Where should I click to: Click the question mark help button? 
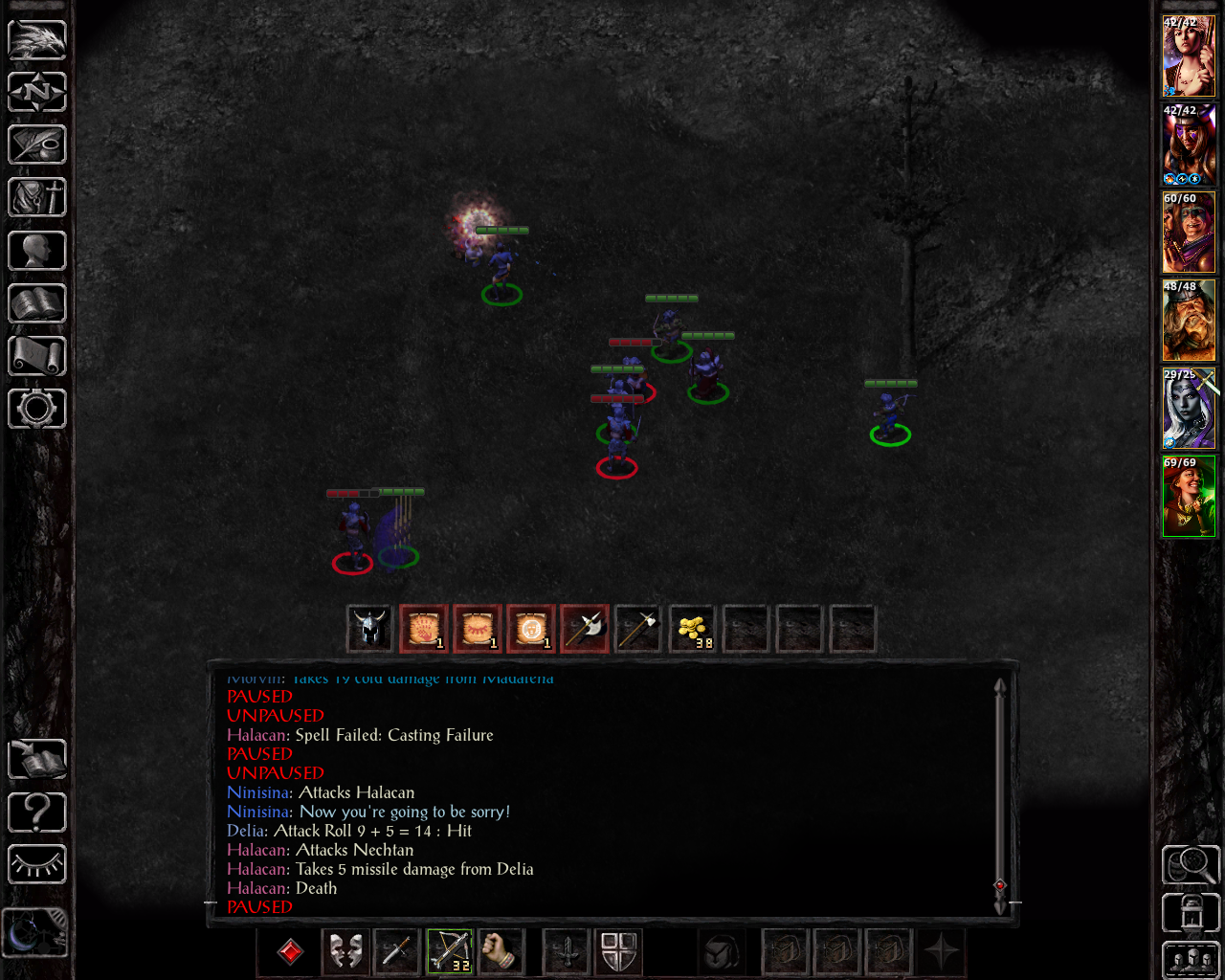click(x=37, y=813)
